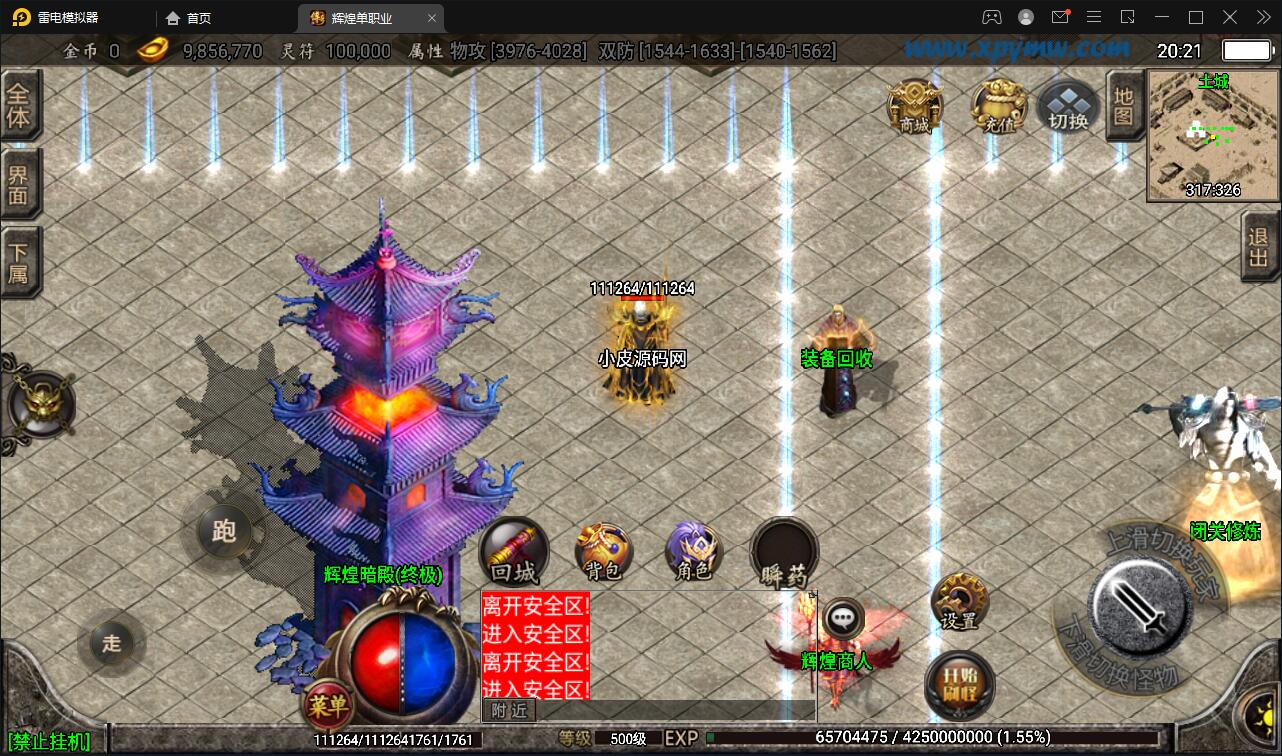The height and width of the screenshot is (756, 1282).
Task: Switch to the 首页 emulator home tab
Action: (188, 17)
